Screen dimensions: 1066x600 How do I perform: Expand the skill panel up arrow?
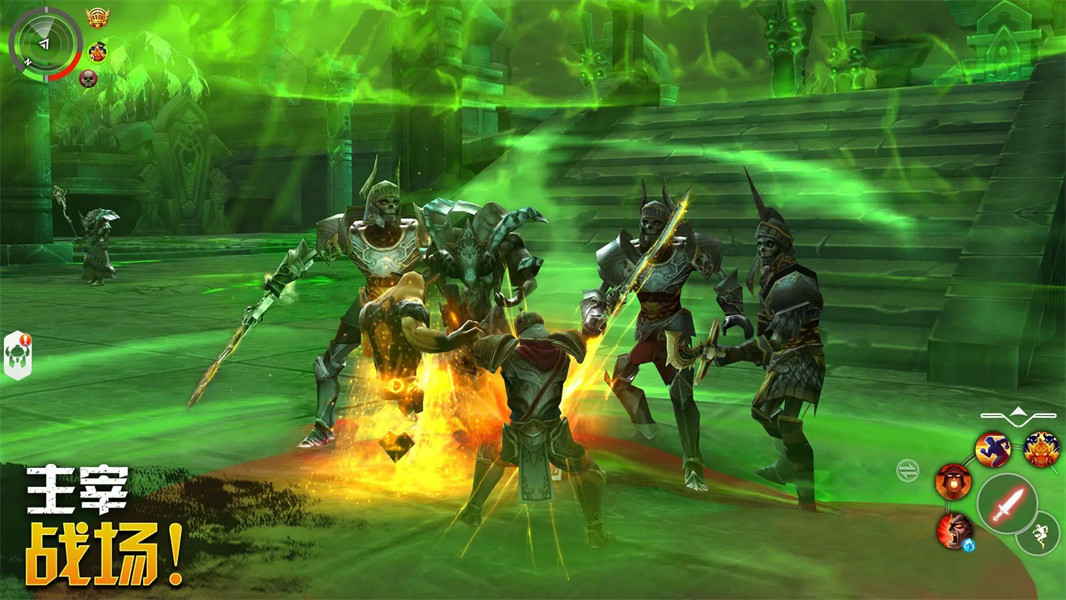(1018, 412)
